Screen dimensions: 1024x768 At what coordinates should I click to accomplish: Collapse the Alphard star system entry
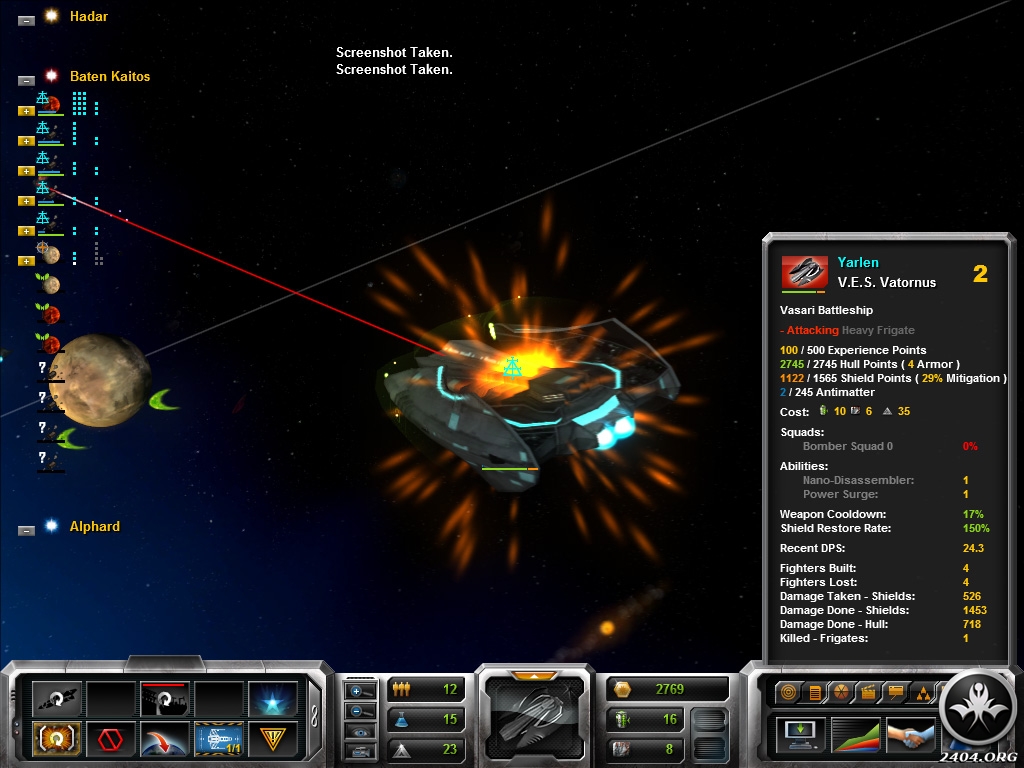pyautogui.click(x=26, y=529)
